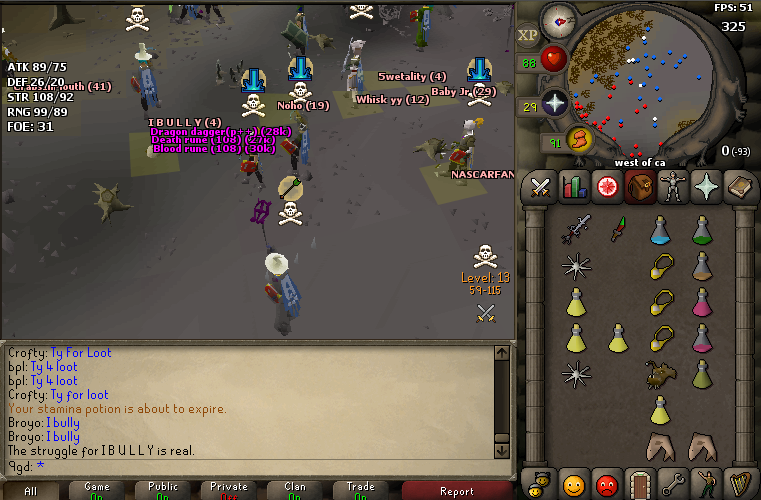Select the All chat filter
The height and width of the screenshot is (500, 761).
(31, 490)
